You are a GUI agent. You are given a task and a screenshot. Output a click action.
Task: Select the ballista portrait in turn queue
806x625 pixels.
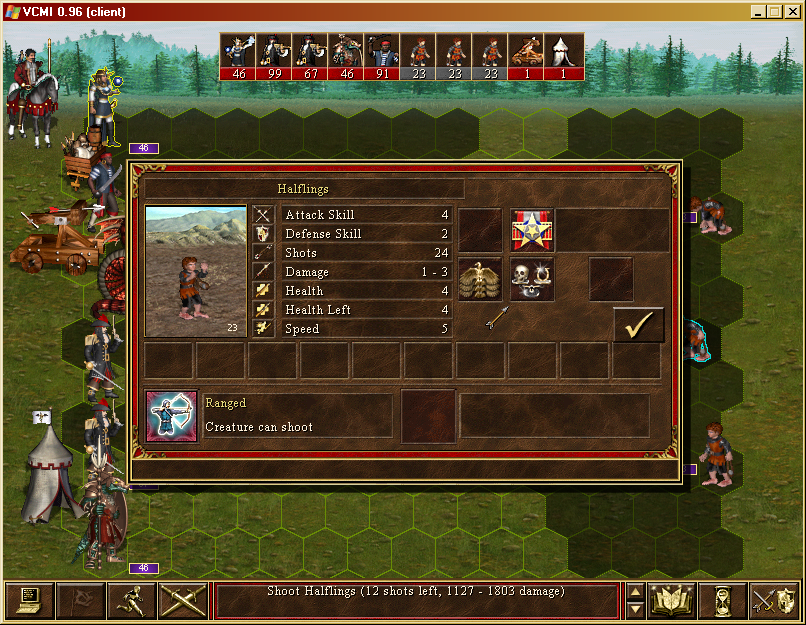526,56
